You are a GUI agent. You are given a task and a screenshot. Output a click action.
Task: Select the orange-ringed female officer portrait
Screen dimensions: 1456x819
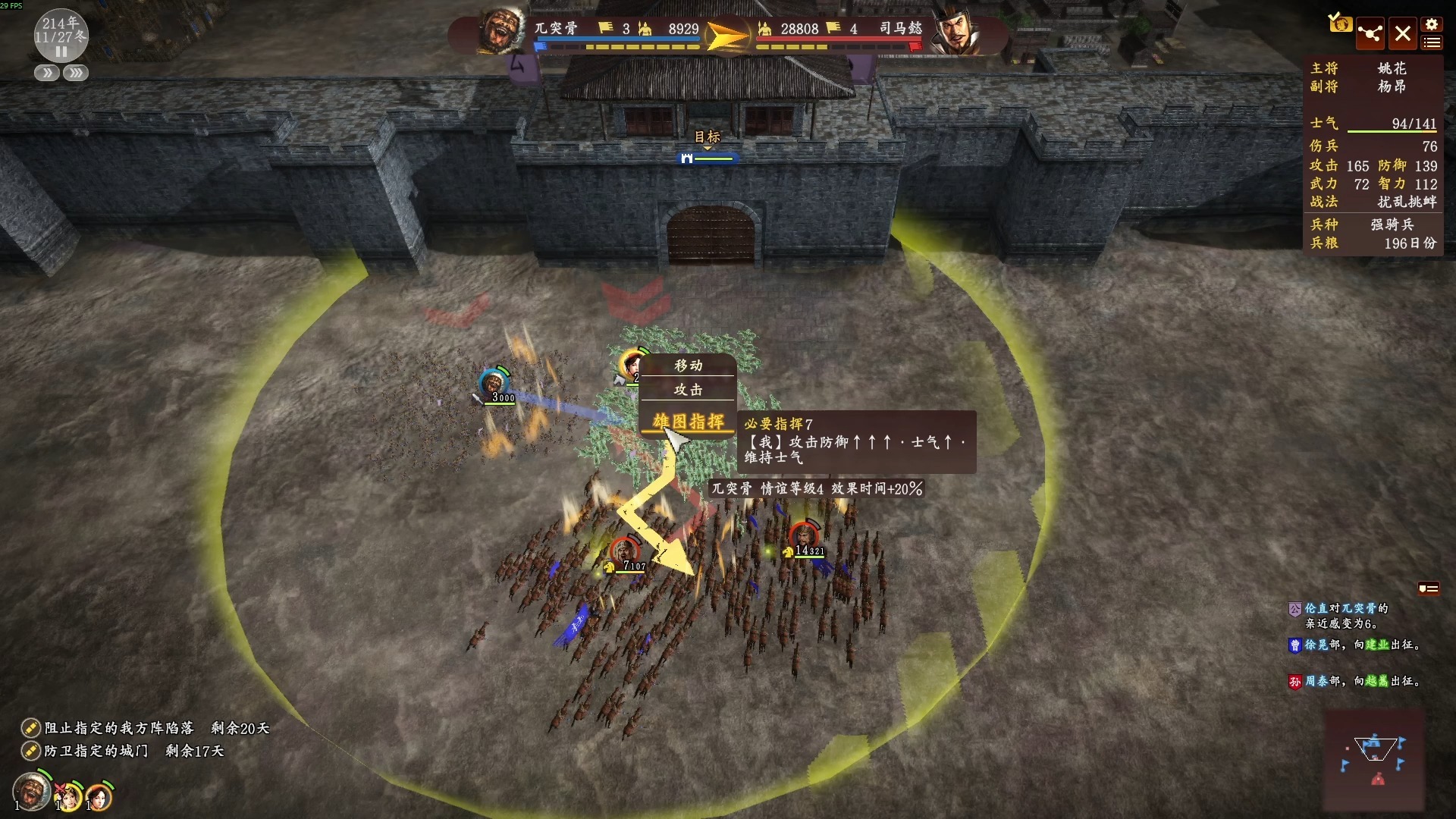point(99,796)
